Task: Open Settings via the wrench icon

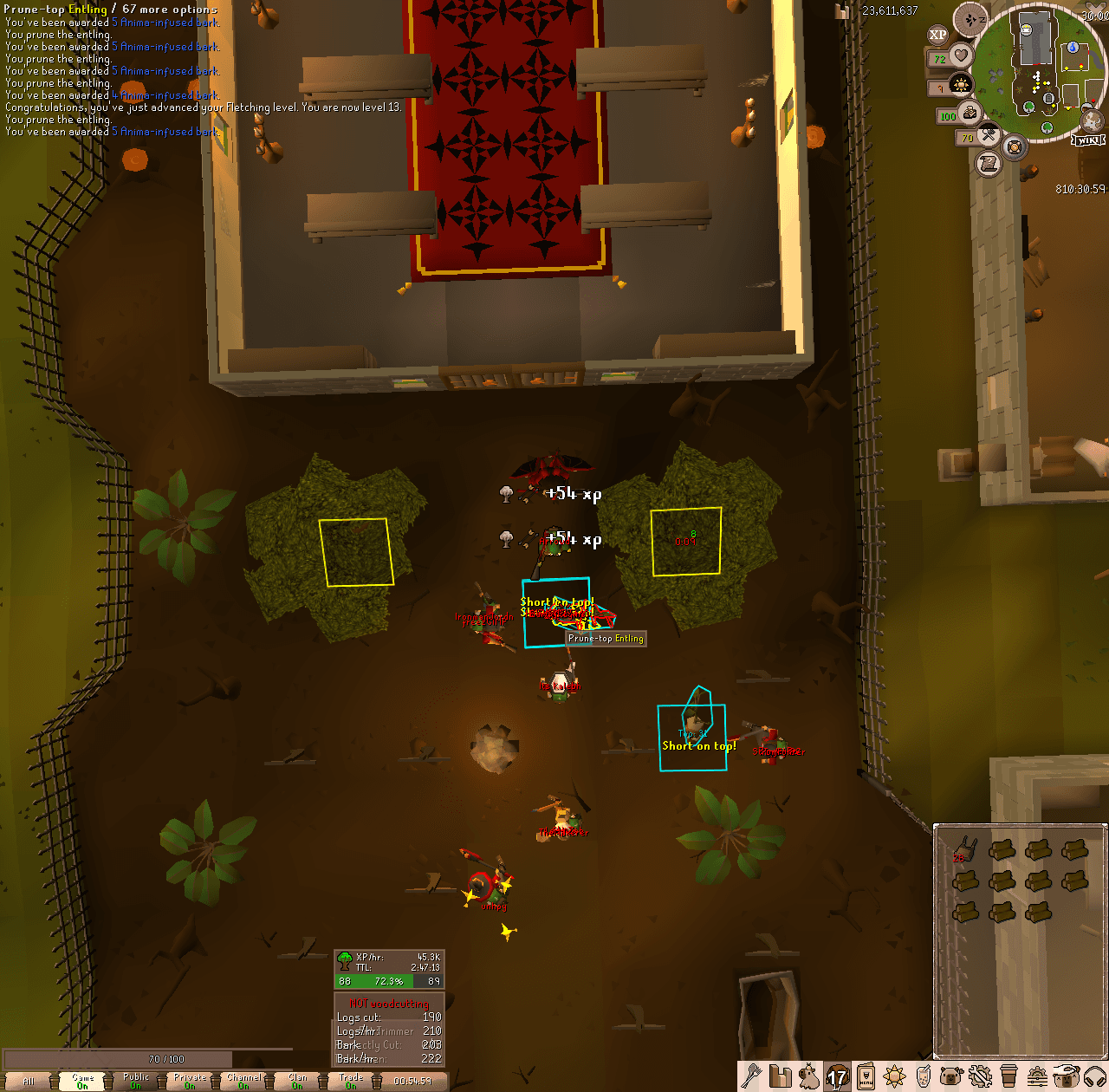Action: tap(981, 1078)
